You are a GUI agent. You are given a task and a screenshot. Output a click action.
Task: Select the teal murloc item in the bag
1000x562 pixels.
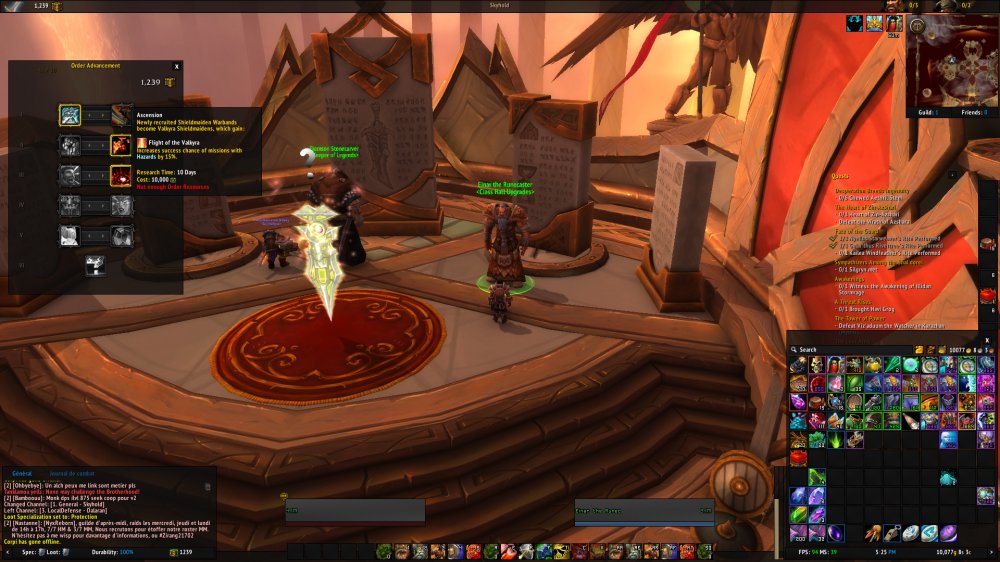(x=947, y=478)
